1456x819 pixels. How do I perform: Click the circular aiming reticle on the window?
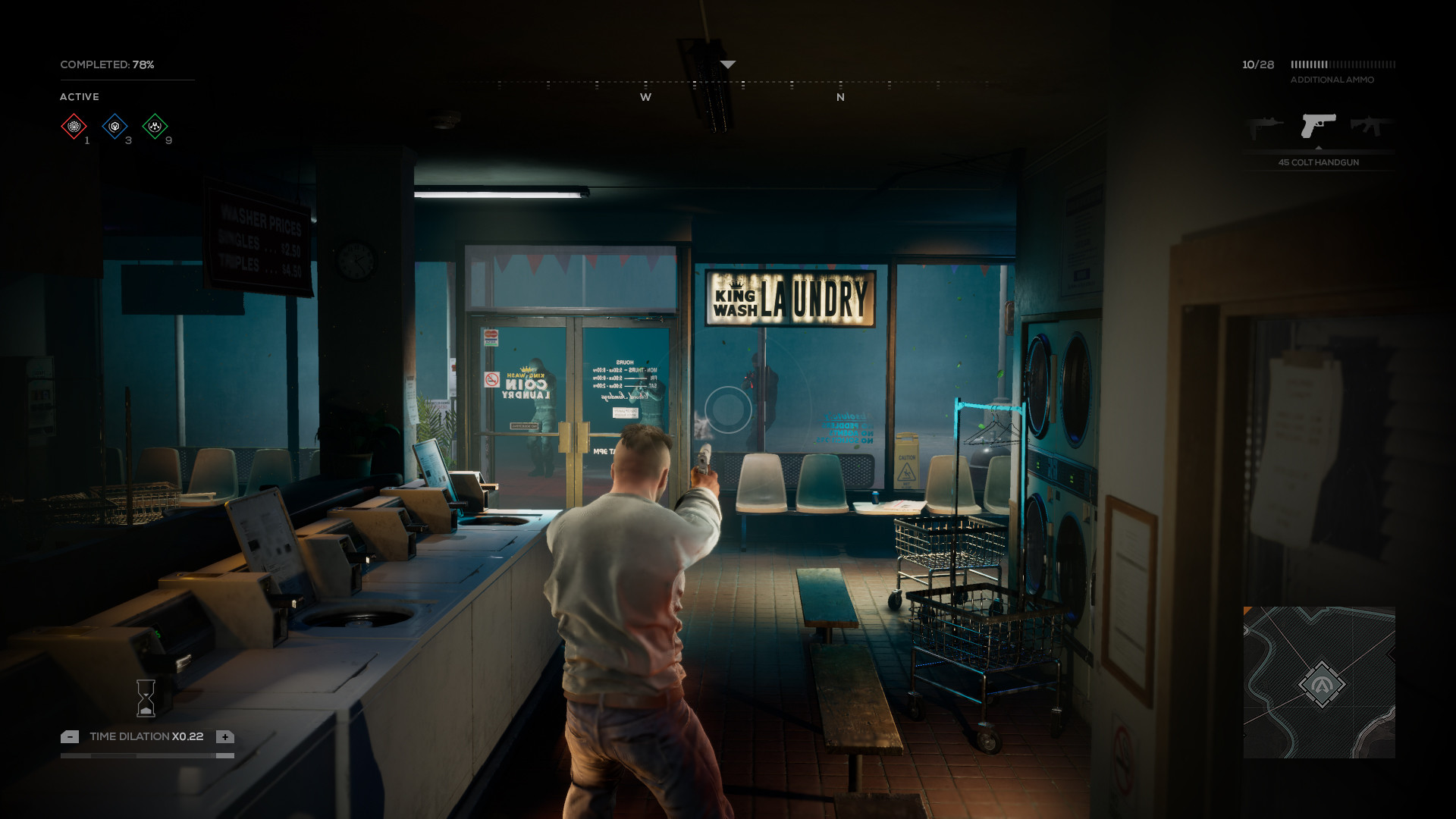pyautogui.click(x=727, y=409)
